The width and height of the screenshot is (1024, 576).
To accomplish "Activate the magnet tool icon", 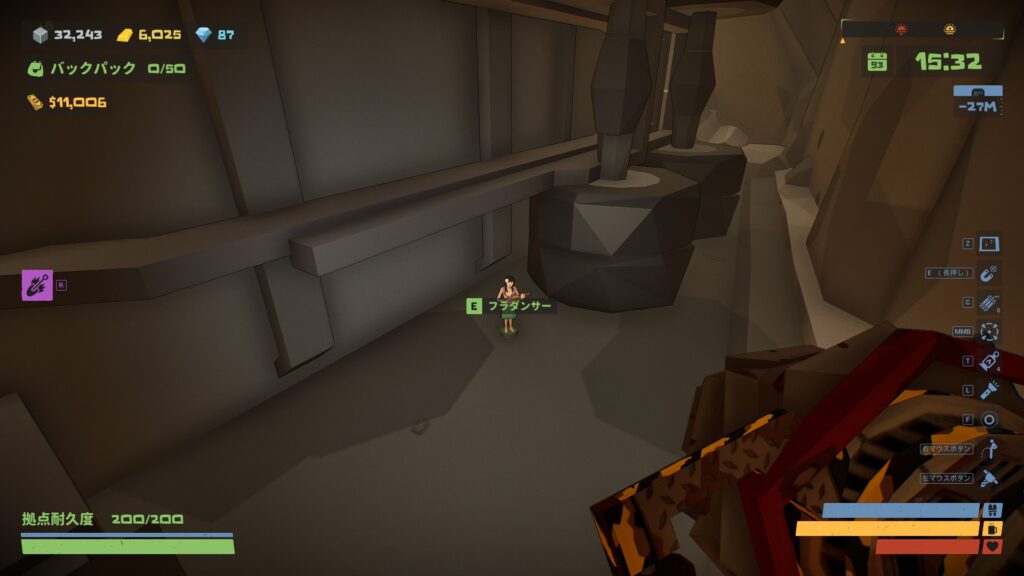I will [989, 273].
